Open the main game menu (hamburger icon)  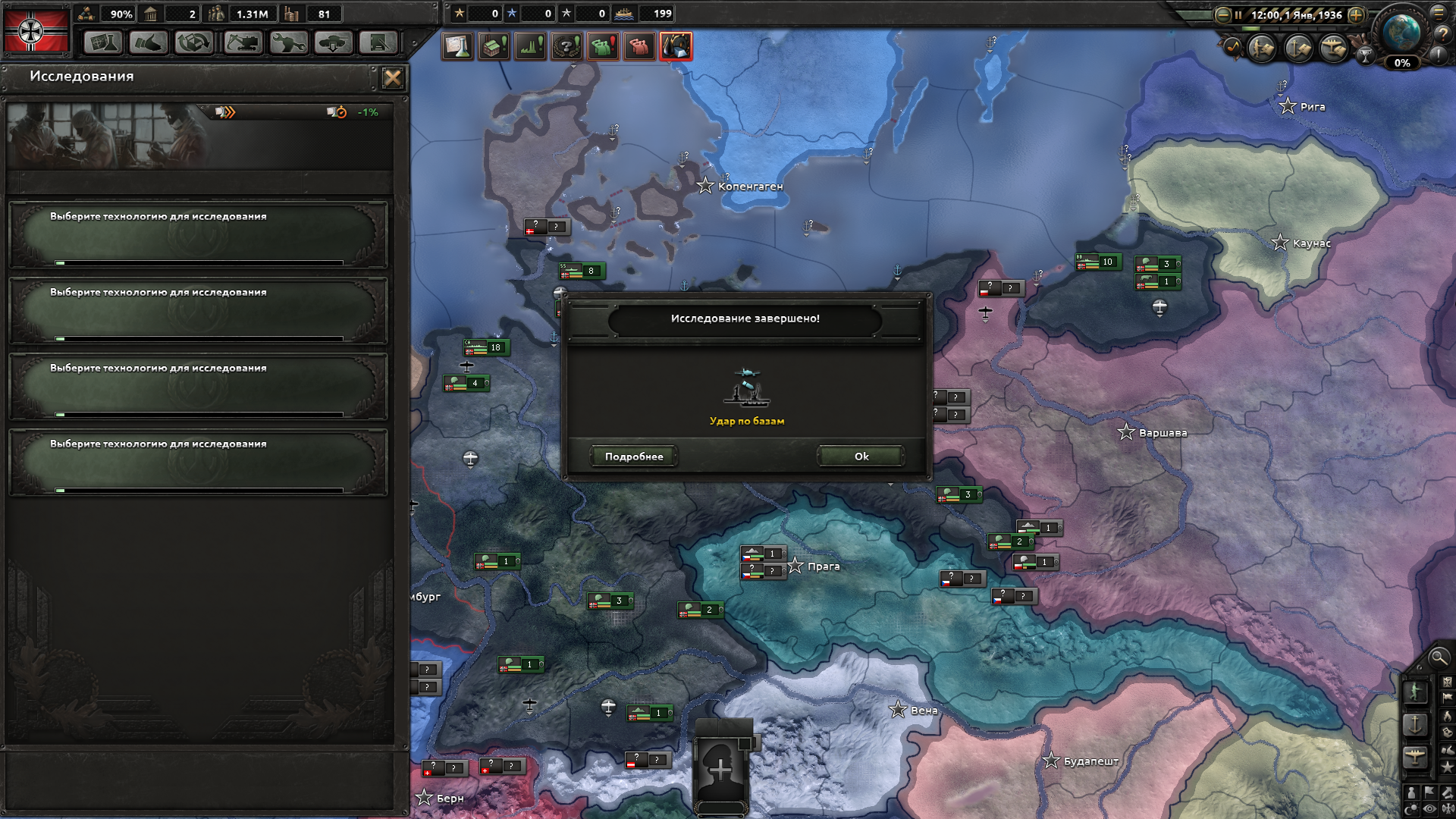tap(1439, 14)
